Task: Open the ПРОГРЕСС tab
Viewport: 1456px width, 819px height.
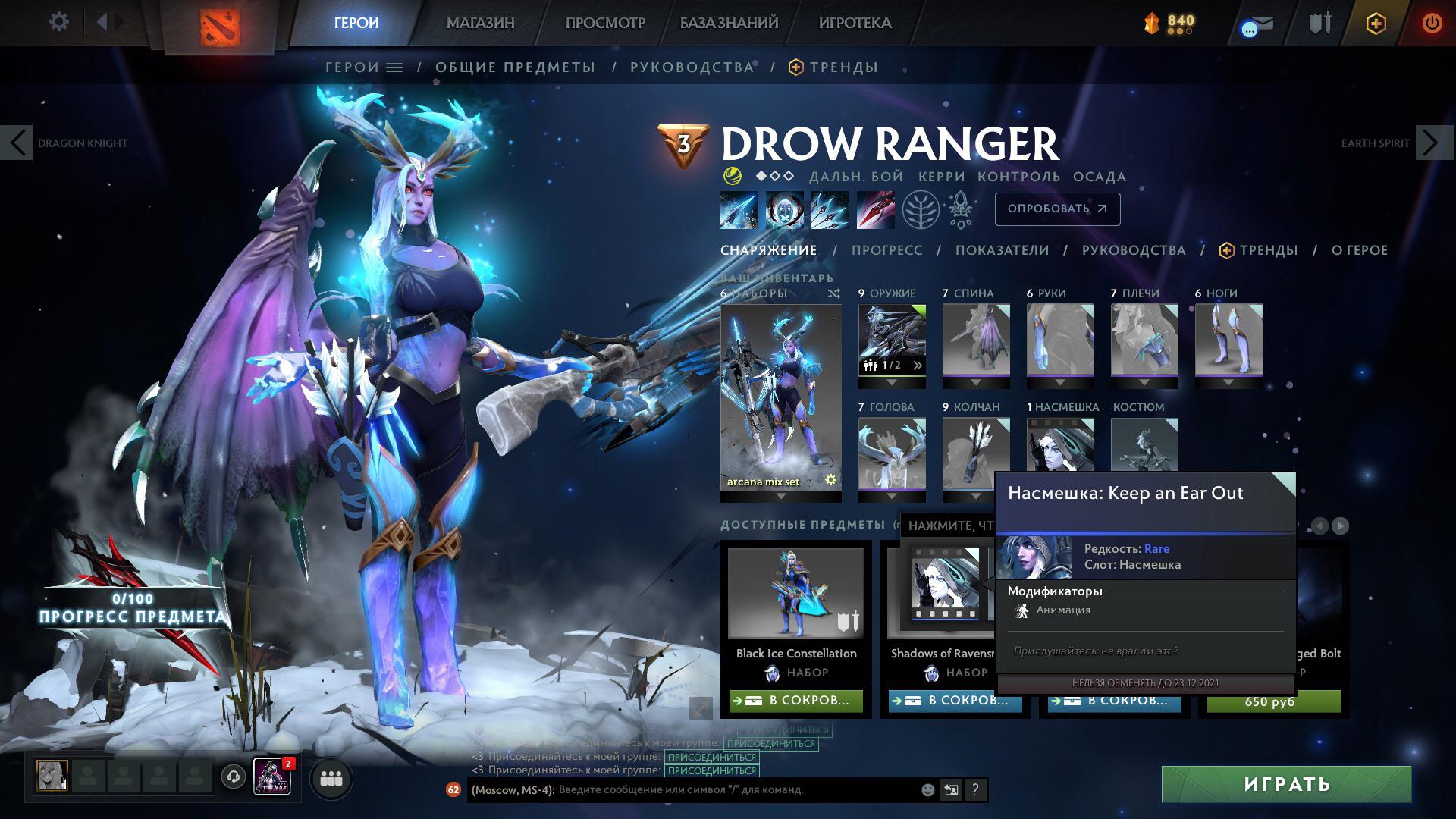Action: [887, 250]
